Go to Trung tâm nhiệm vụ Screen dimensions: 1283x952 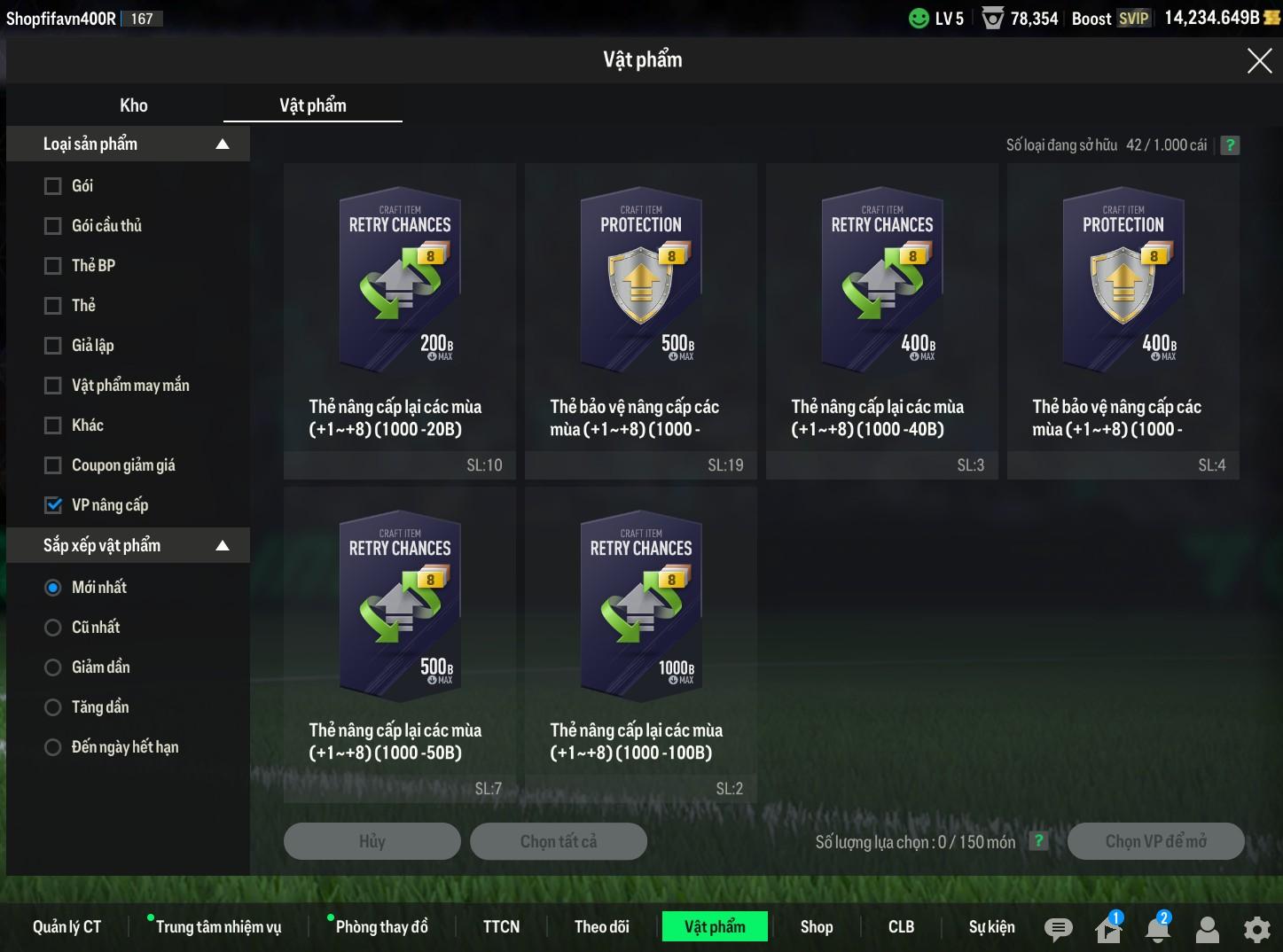pyautogui.click(x=218, y=927)
